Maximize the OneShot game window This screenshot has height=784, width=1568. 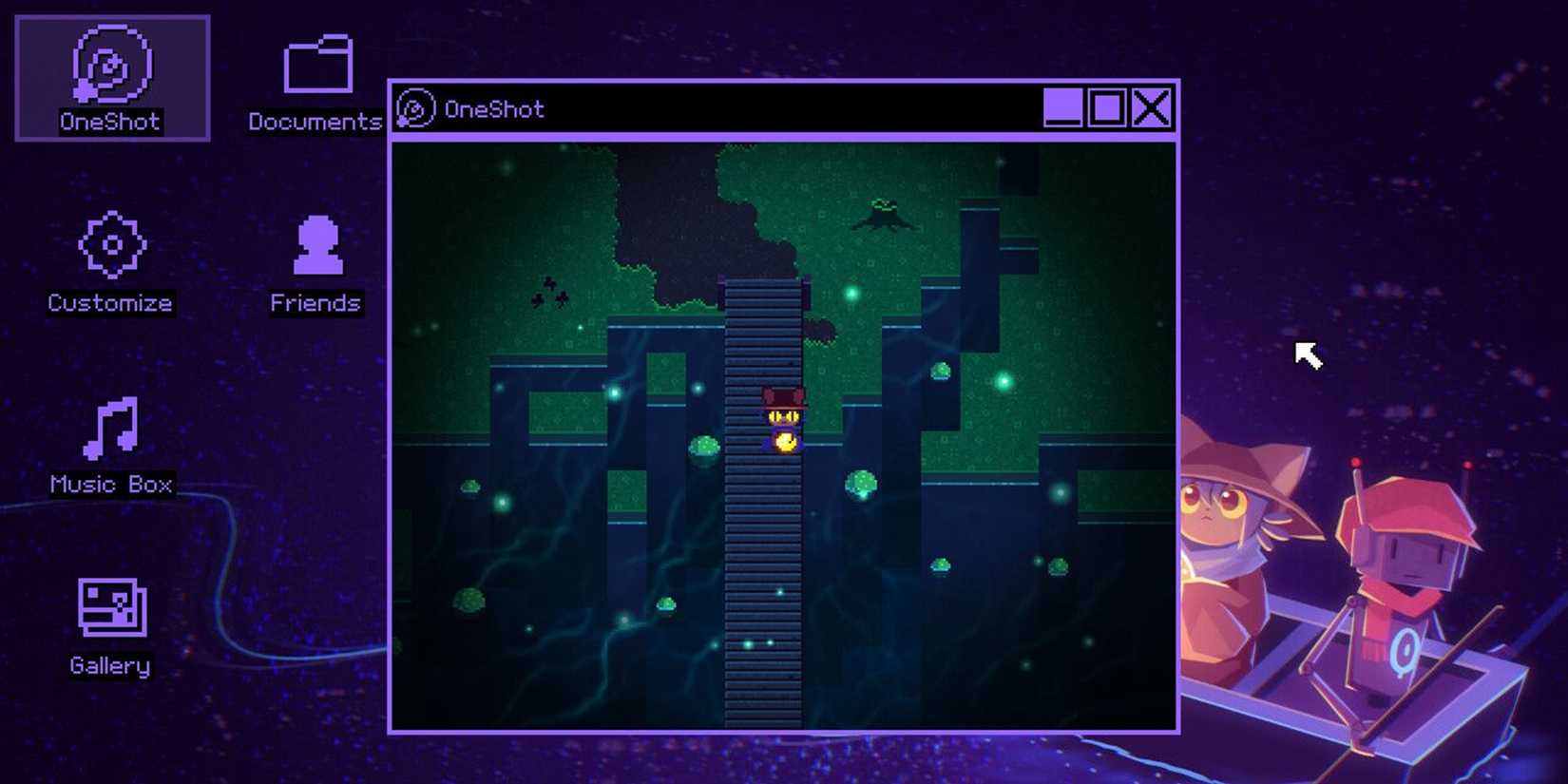[1105, 107]
